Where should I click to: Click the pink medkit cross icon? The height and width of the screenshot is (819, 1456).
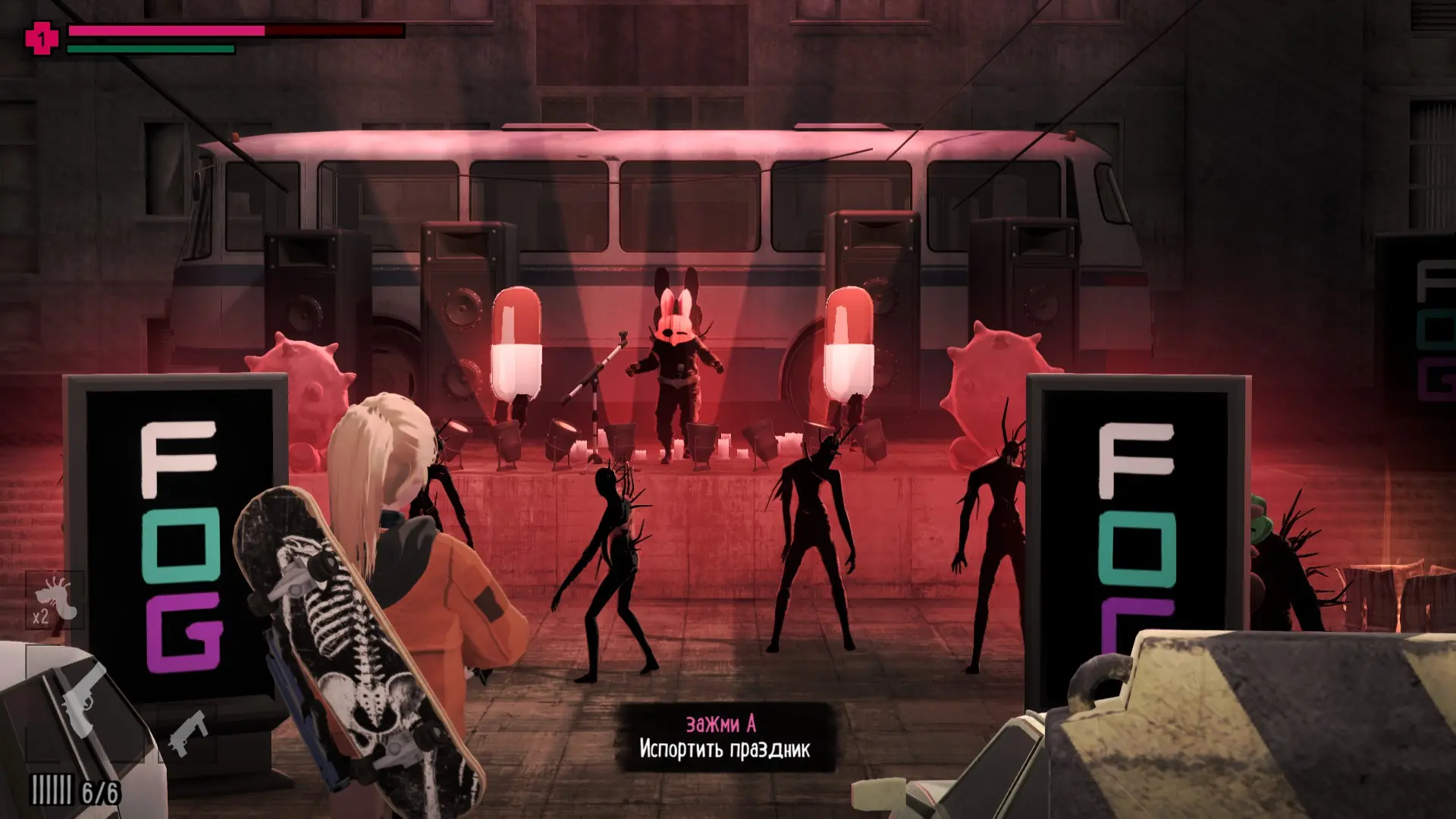pyautogui.click(x=42, y=38)
